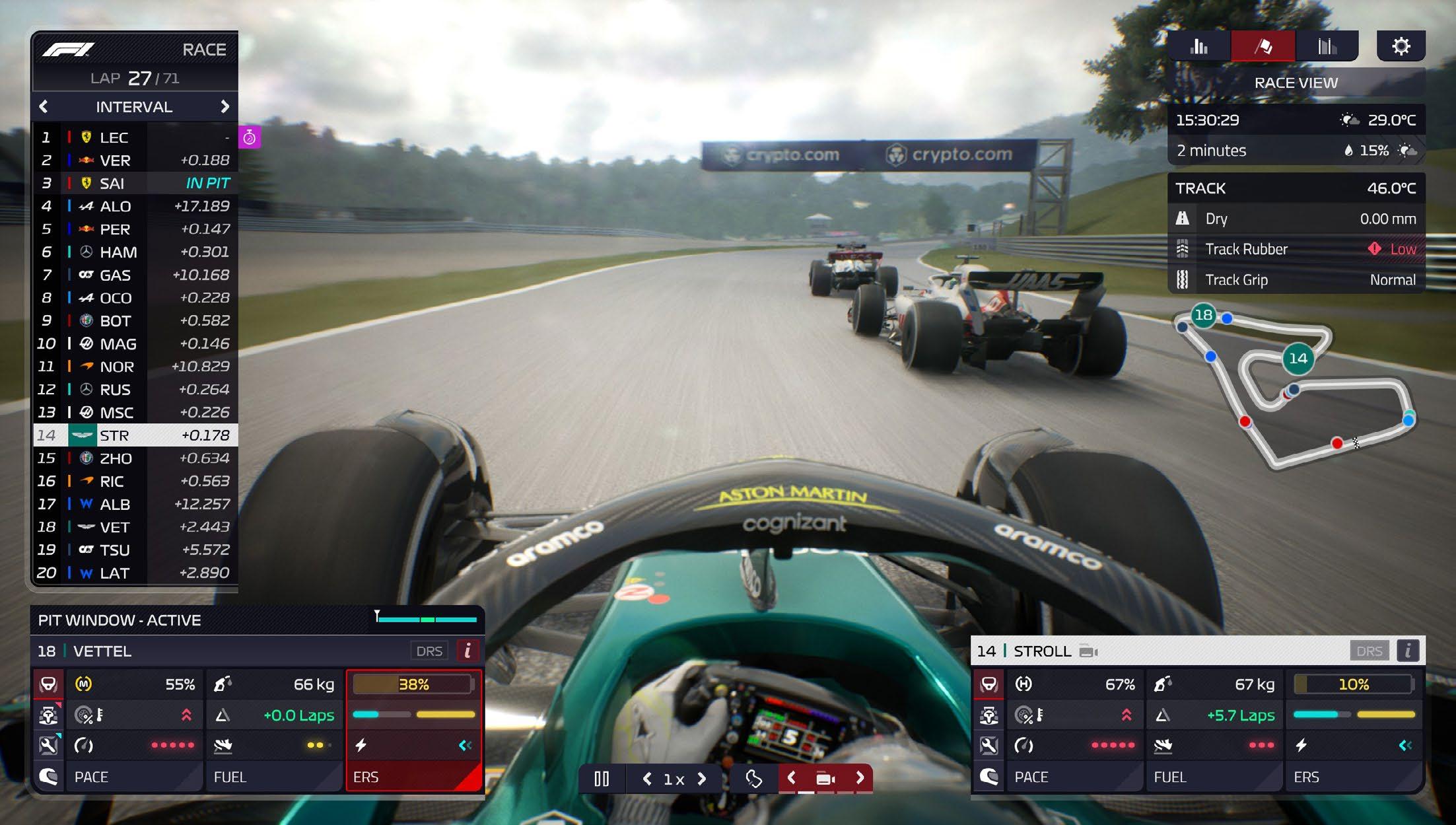Increase the simulation speed from 1x
The image size is (1456, 825).
[702, 779]
